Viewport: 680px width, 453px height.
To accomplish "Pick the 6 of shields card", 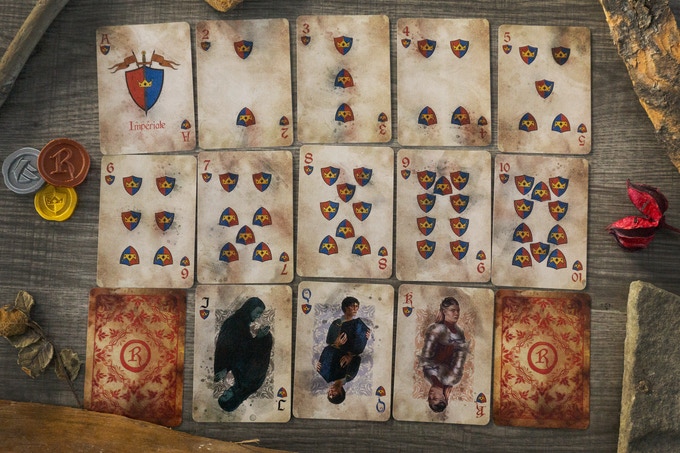I will 146,220.
